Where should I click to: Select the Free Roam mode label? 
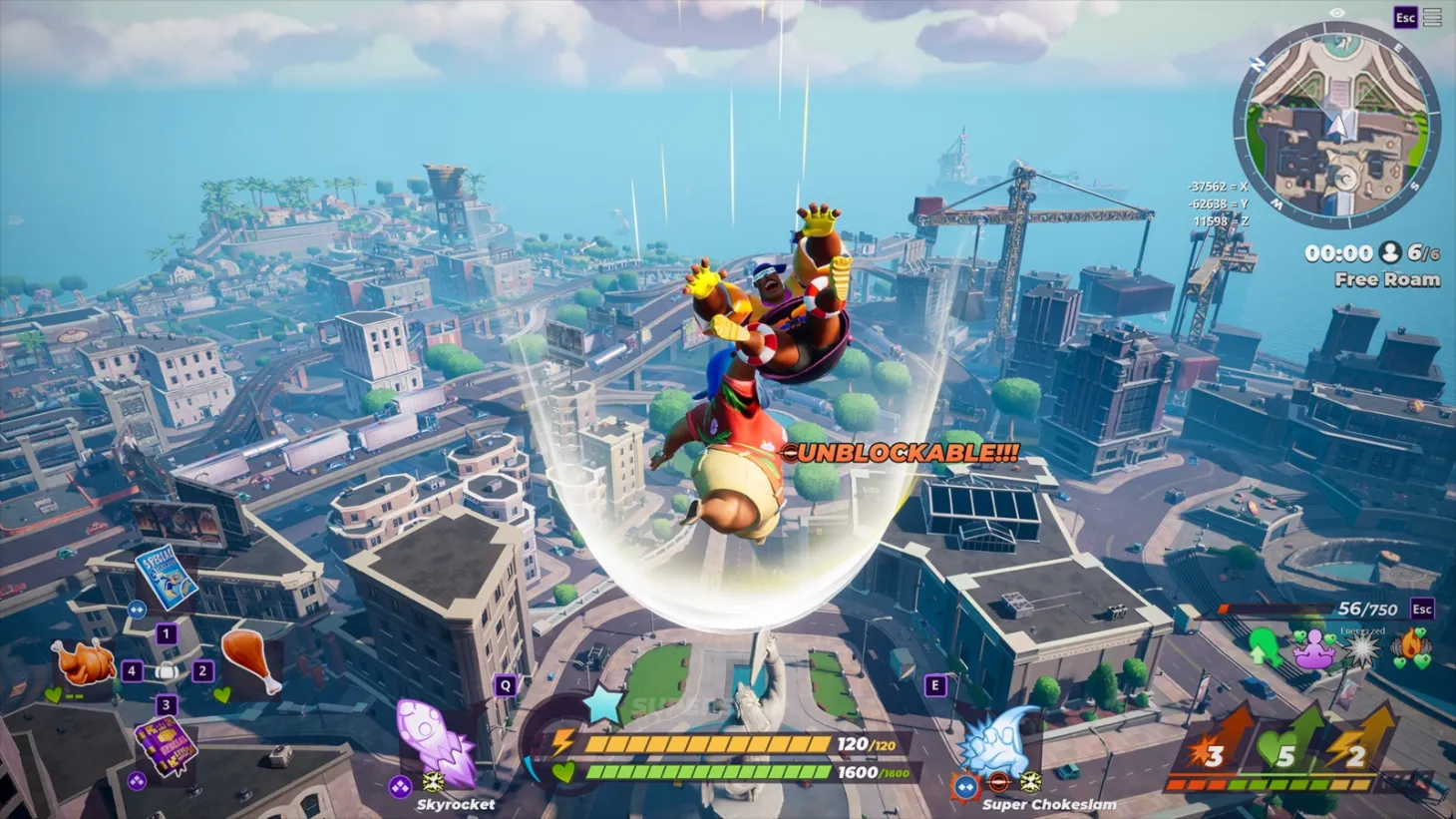pyautogui.click(x=1386, y=279)
